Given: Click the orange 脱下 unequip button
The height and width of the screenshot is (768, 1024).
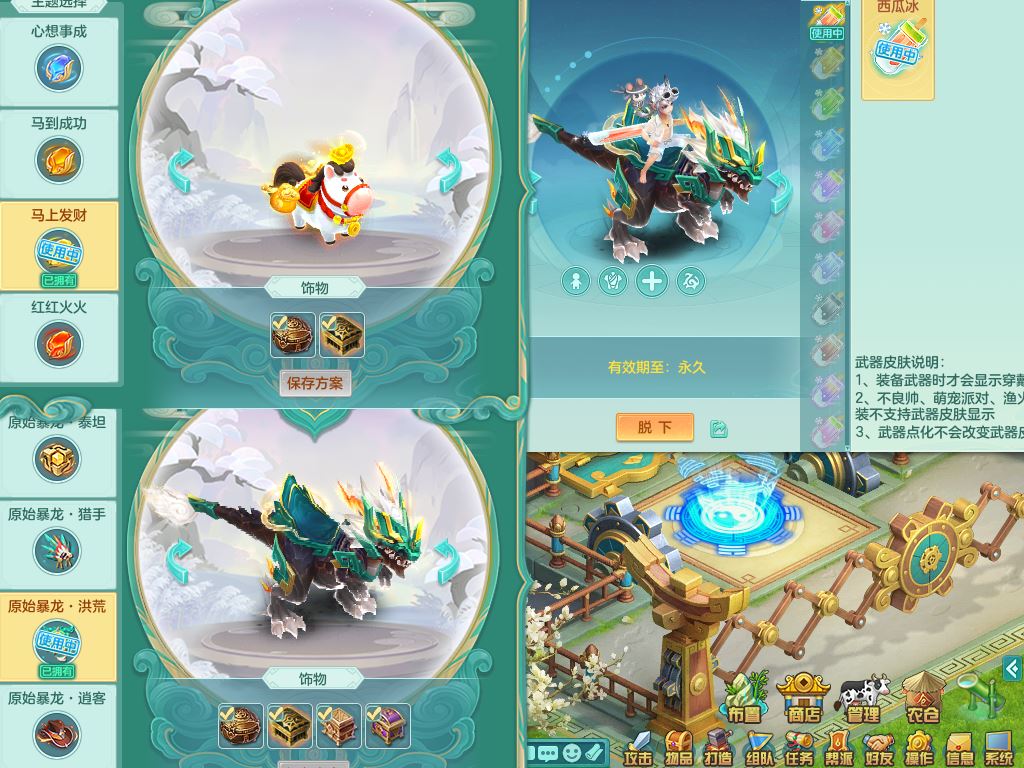Looking at the screenshot, I should [655, 427].
